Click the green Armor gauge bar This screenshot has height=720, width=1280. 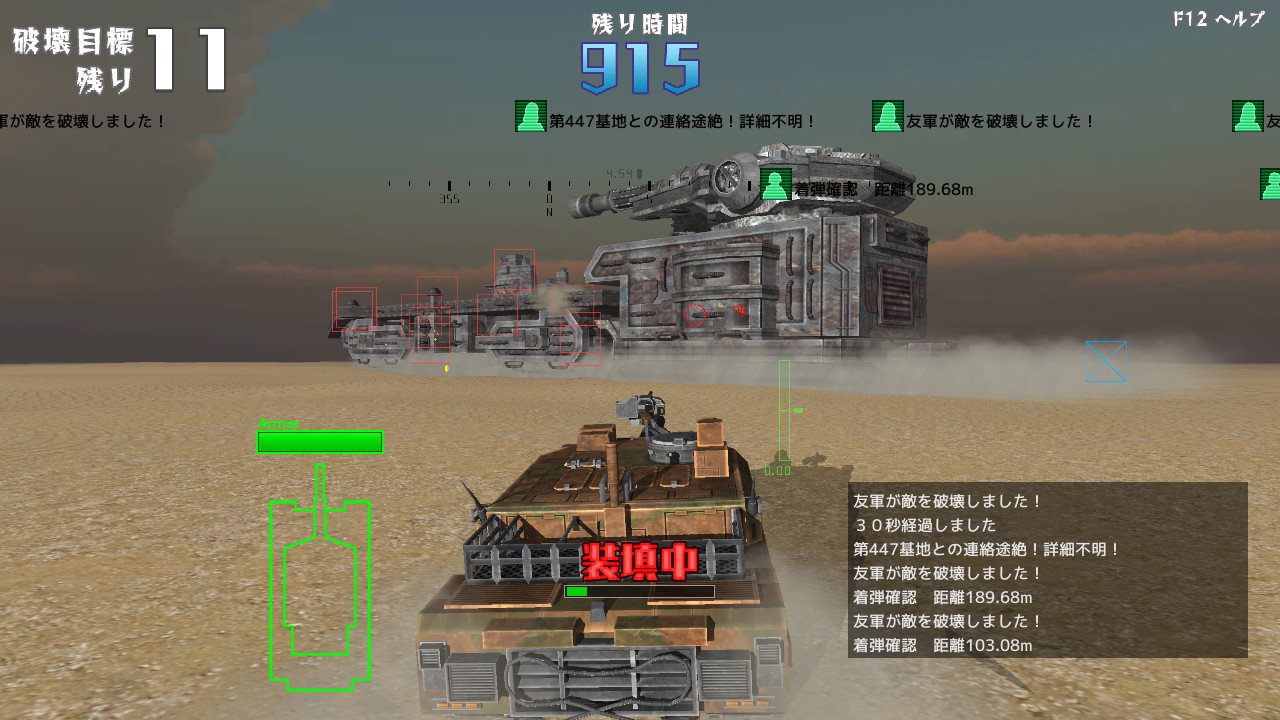tap(319, 439)
